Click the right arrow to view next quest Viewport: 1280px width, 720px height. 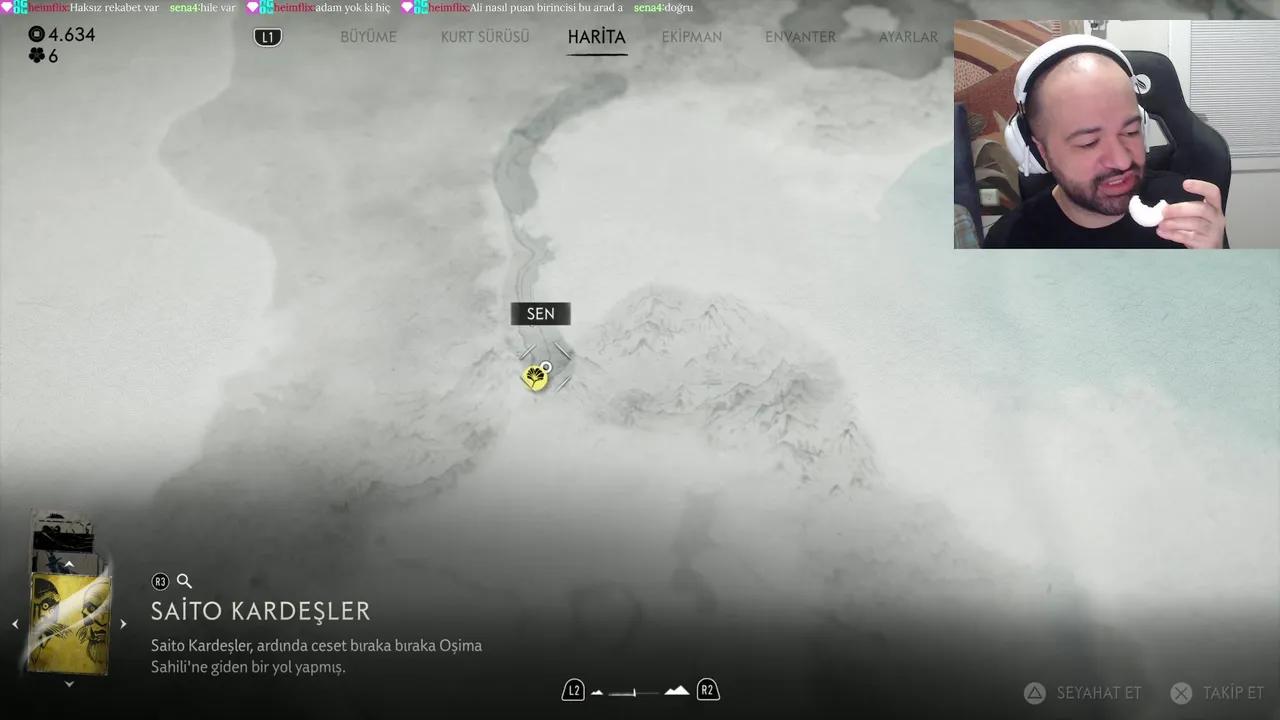[x=123, y=623]
